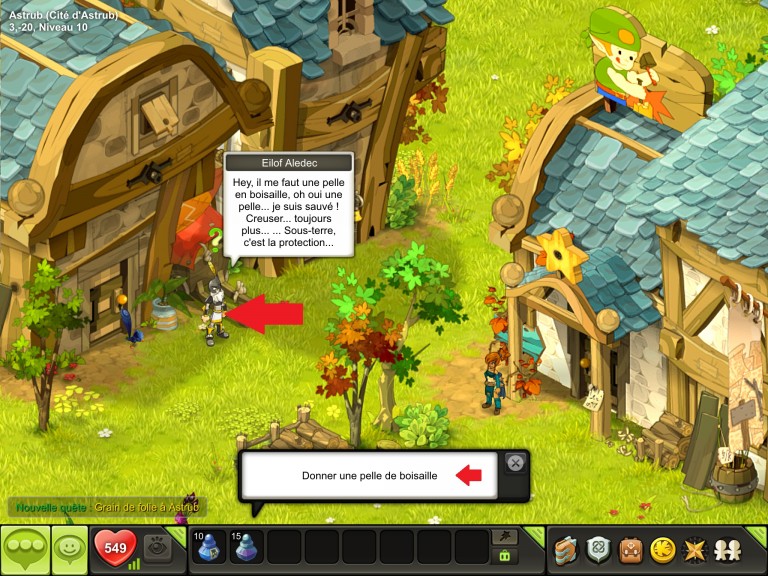The image size is (768, 576).
Task: Open the stacked books menu icon
Action: point(568,549)
